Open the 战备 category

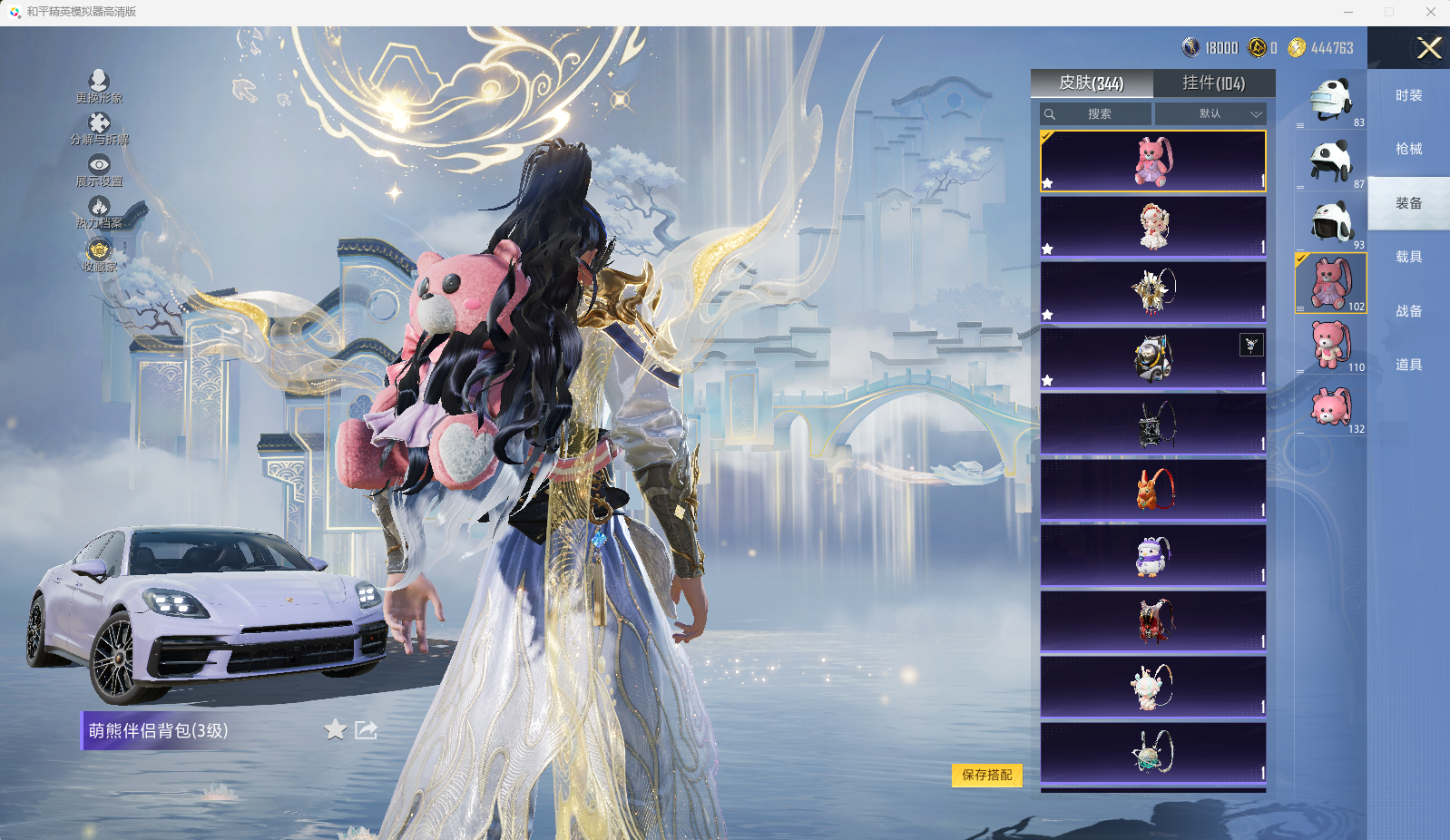(1408, 311)
